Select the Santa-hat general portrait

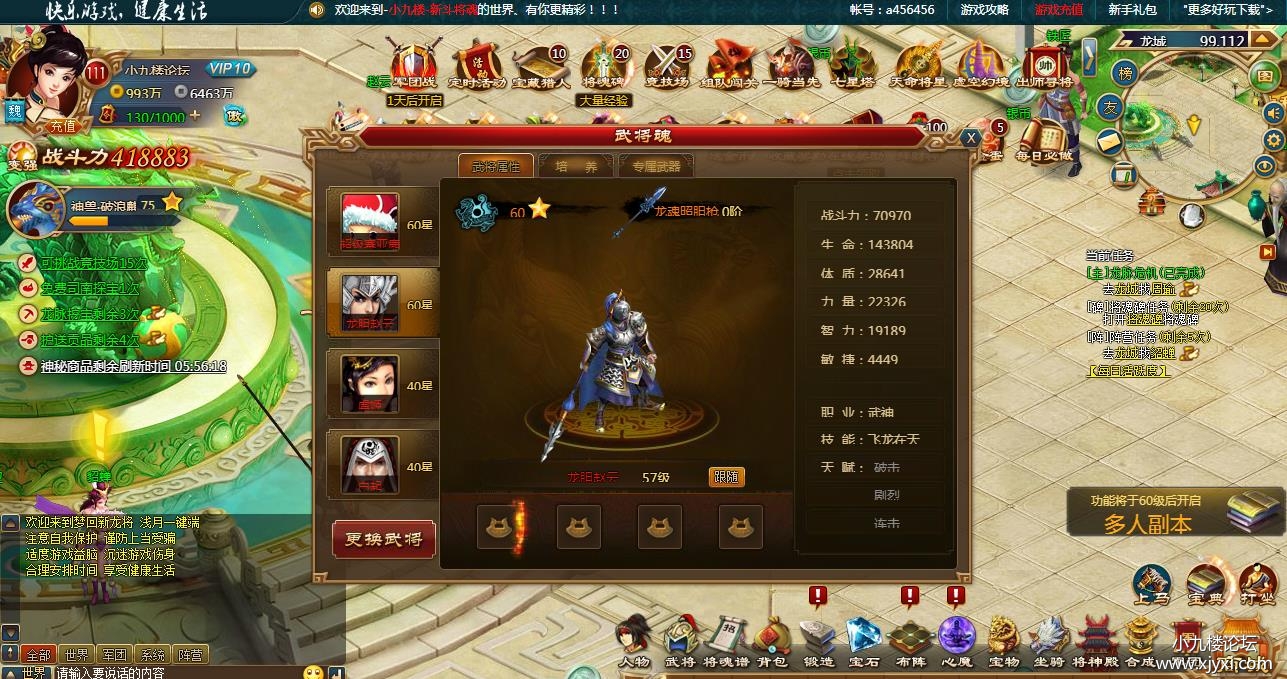tap(370, 221)
